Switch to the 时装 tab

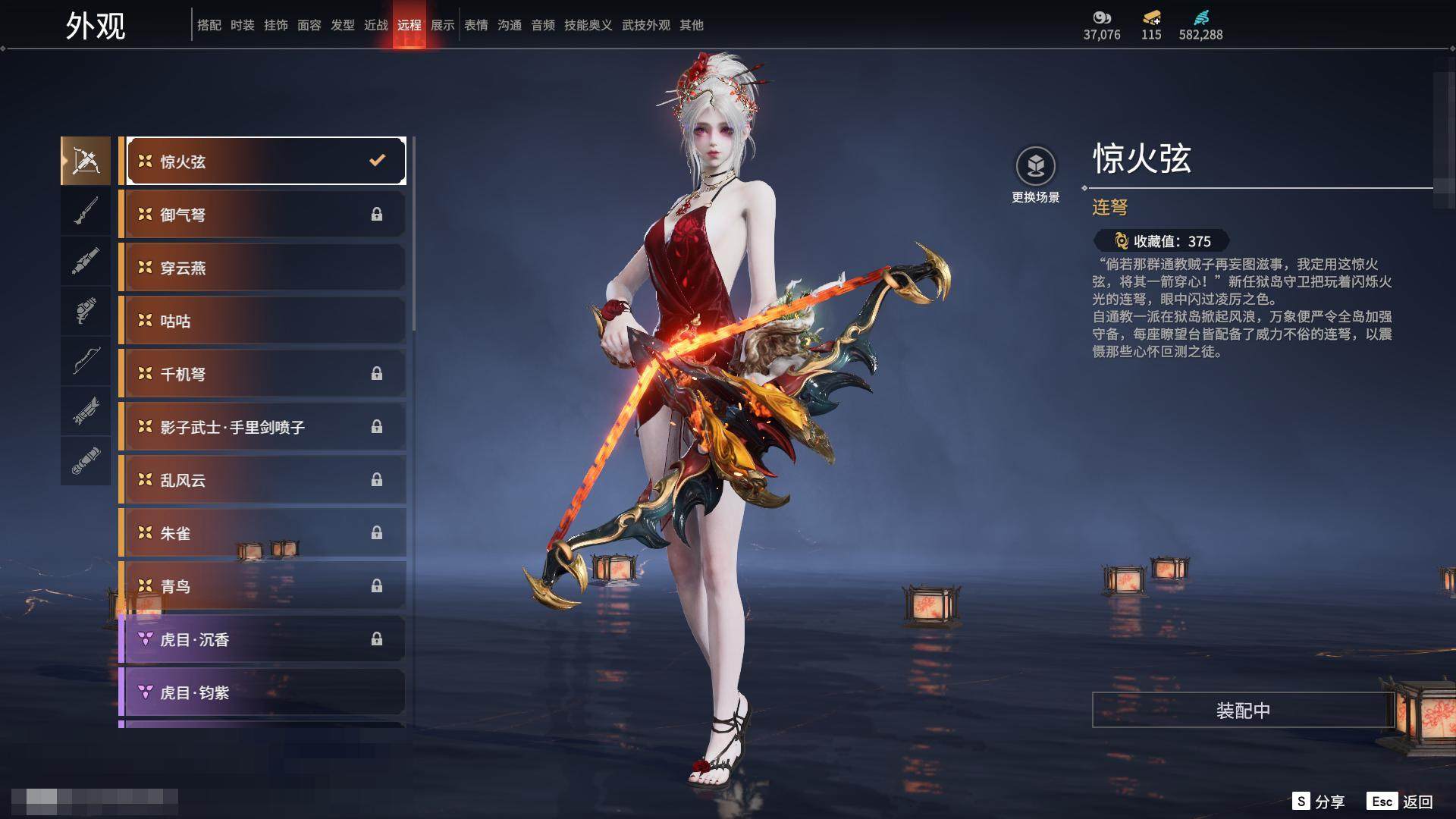[243, 25]
